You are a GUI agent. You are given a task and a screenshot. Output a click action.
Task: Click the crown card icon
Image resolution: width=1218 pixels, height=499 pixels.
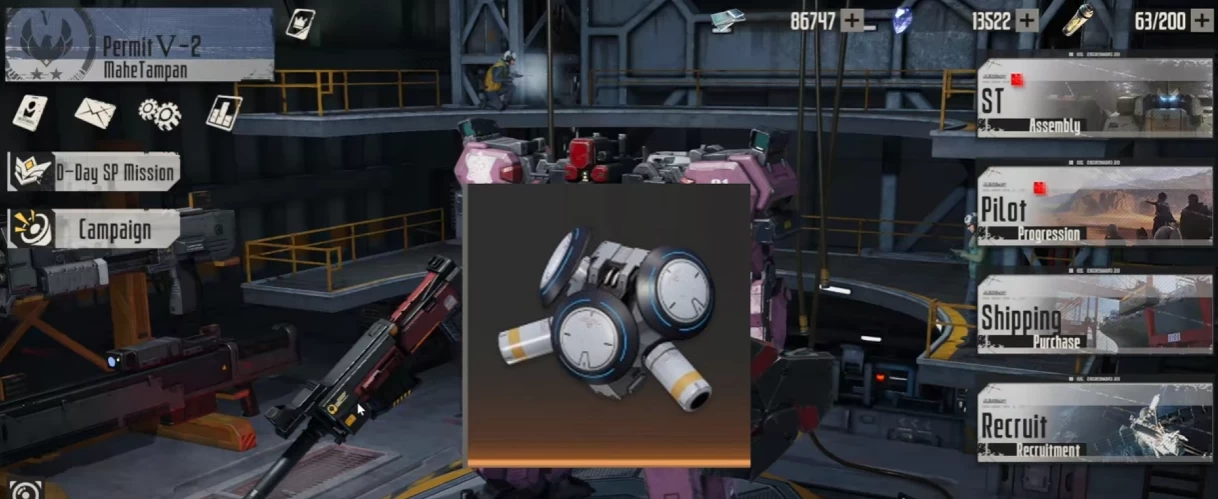299,23
